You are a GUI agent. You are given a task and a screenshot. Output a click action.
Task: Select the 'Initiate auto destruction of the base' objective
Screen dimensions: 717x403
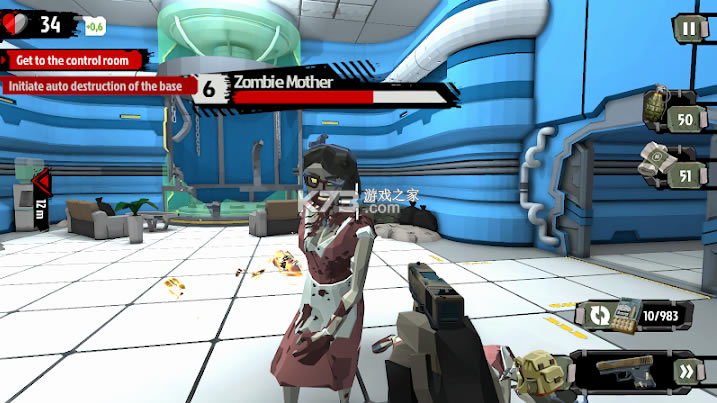tap(95, 85)
